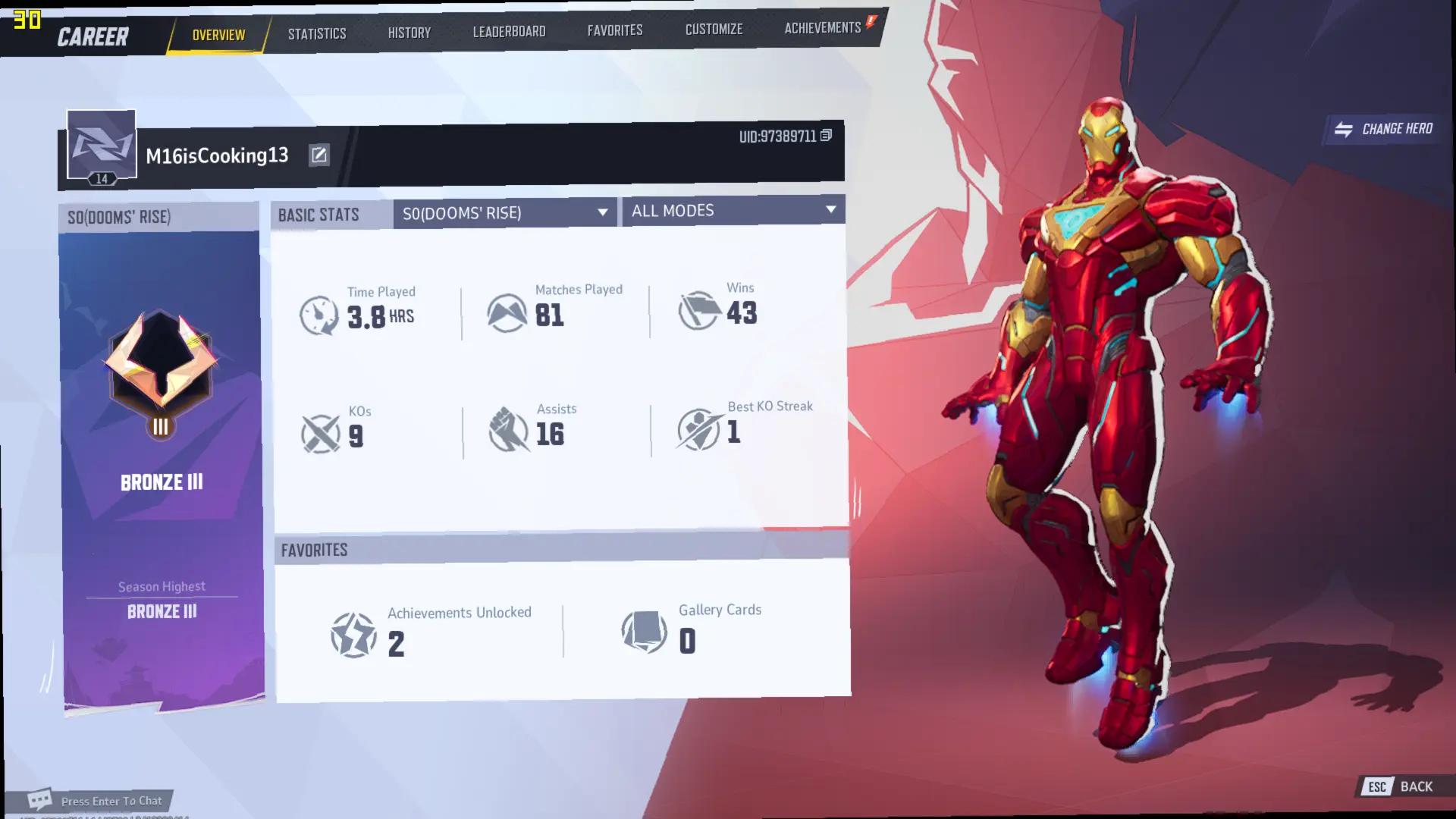The height and width of the screenshot is (819, 1456).
Task: Click the KOs crossed-swords icon
Action: pos(321,431)
